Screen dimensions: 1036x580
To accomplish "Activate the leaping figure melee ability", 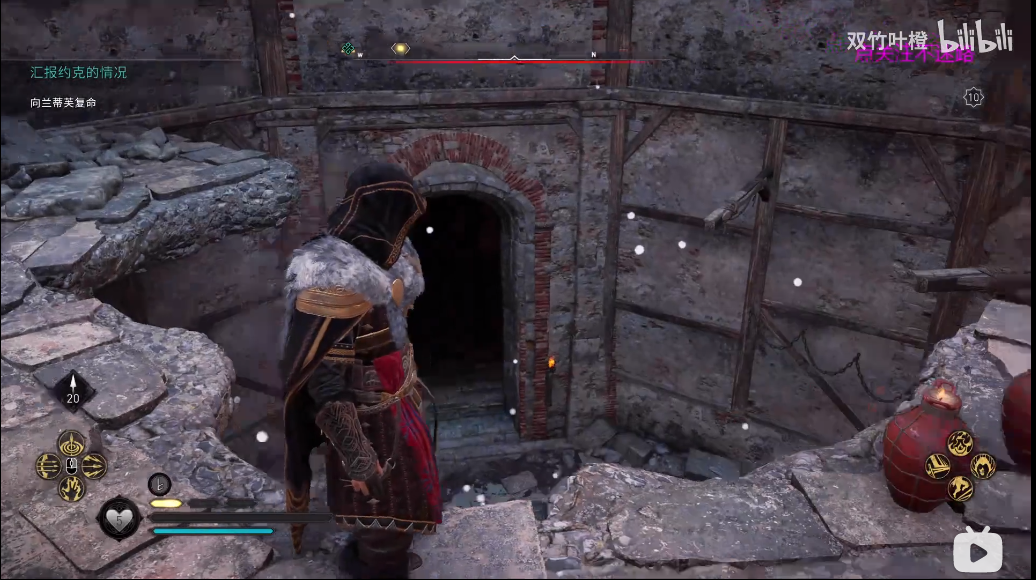I will [x=960, y=488].
